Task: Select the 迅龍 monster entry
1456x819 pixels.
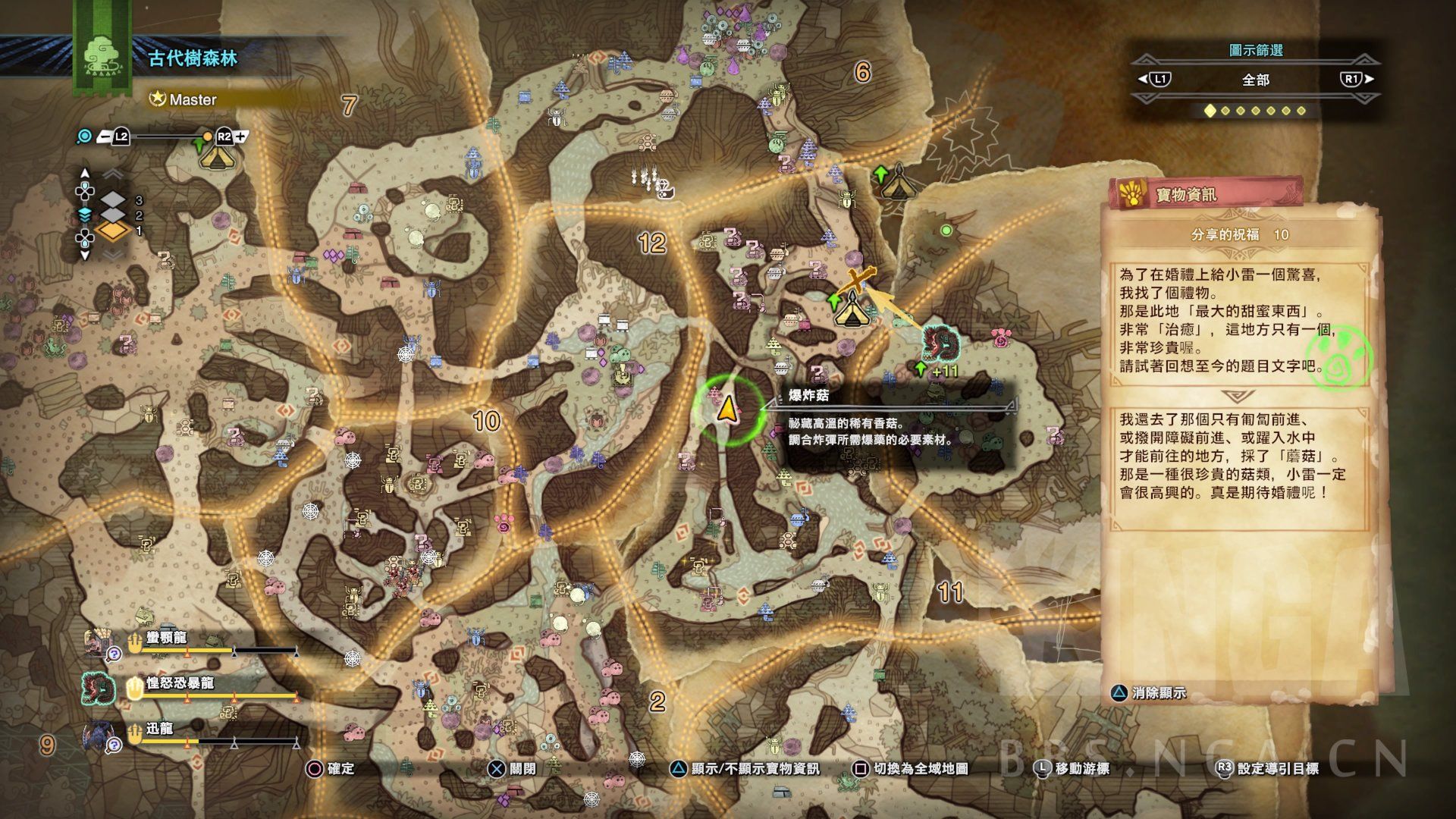Action: [159, 730]
